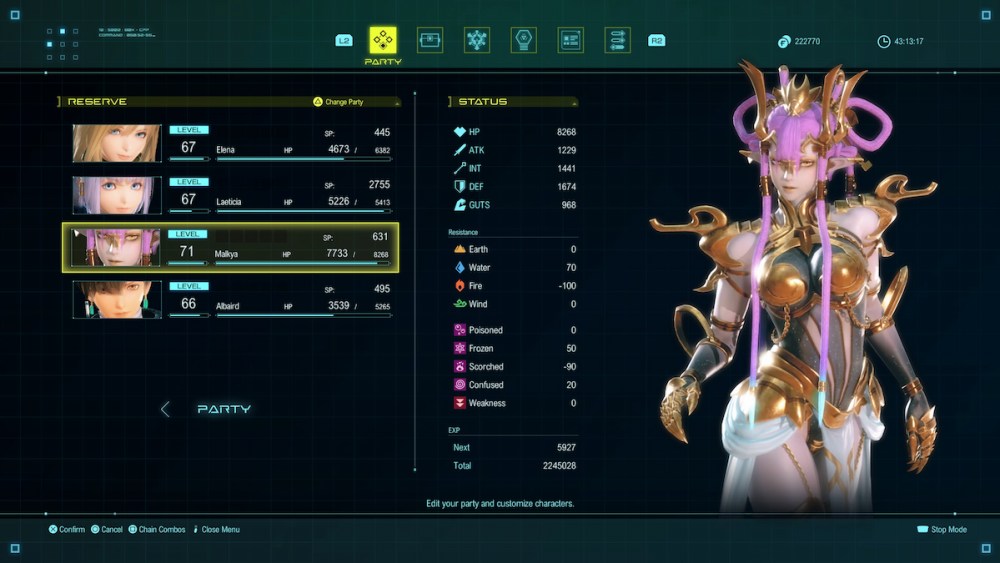
Task: Select the highlighted Party tab
Action: tap(383, 41)
